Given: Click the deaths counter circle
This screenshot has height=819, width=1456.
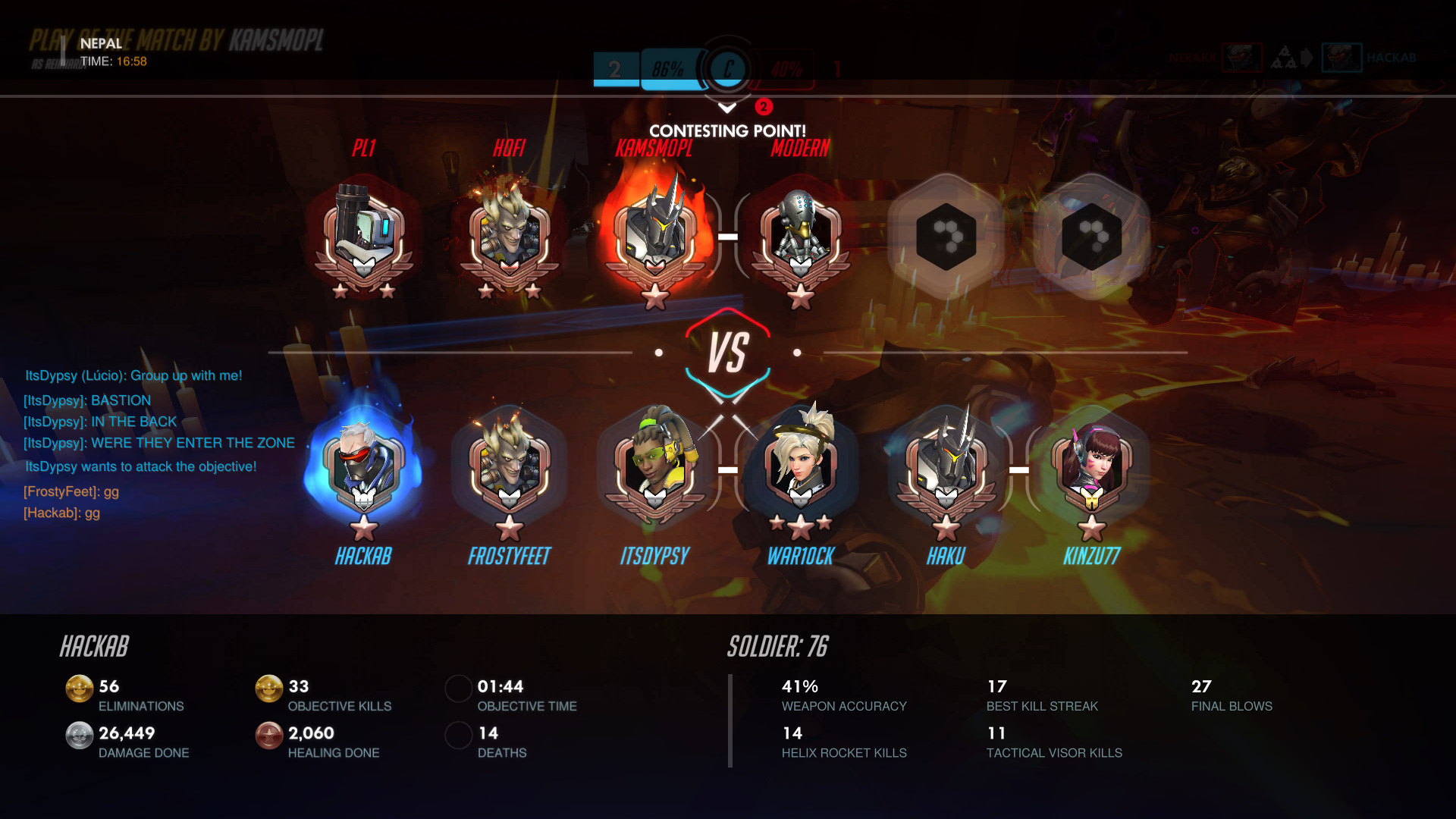Looking at the screenshot, I should coord(458,734).
